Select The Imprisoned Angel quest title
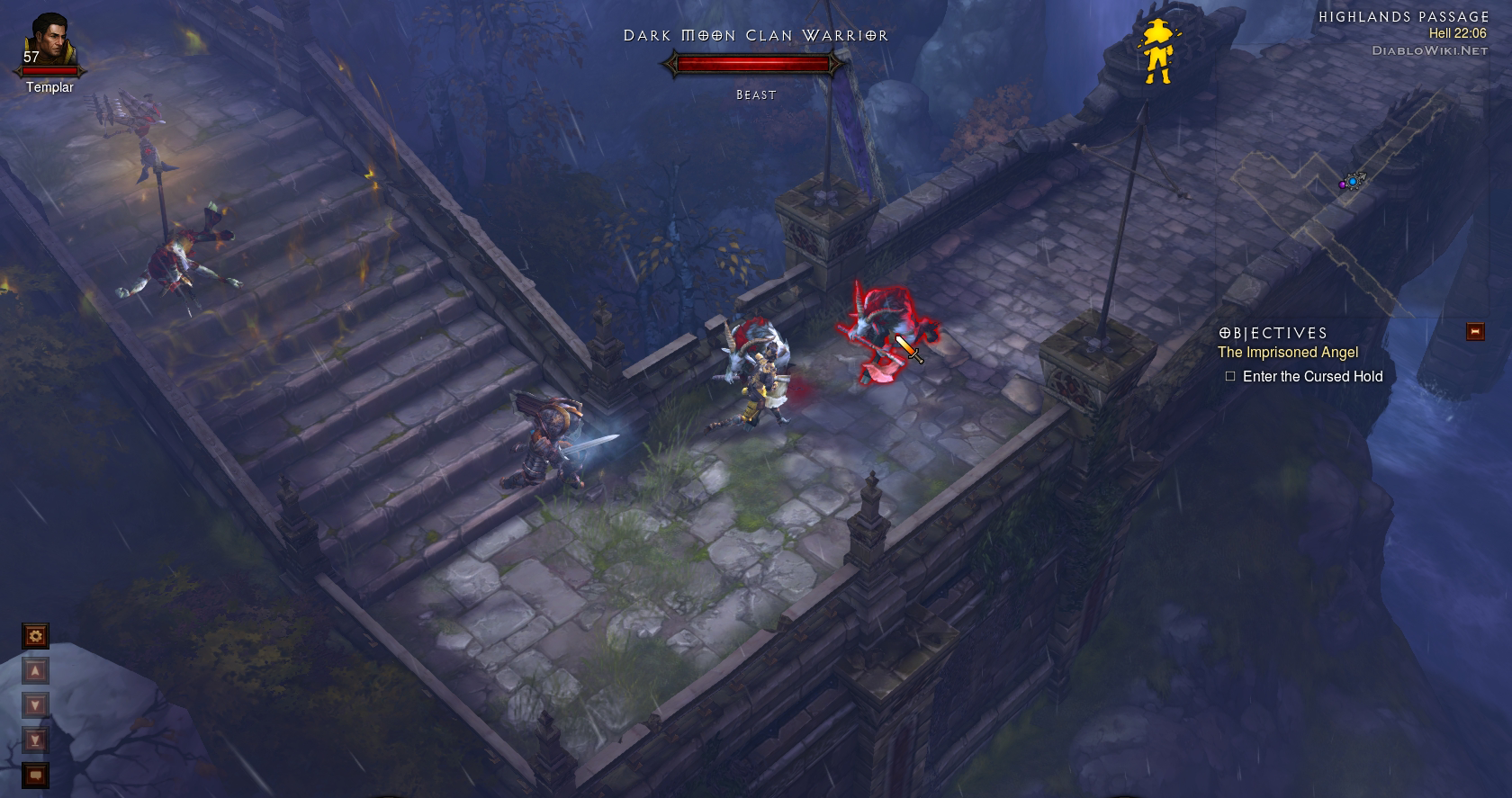 [x=1287, y=353]
